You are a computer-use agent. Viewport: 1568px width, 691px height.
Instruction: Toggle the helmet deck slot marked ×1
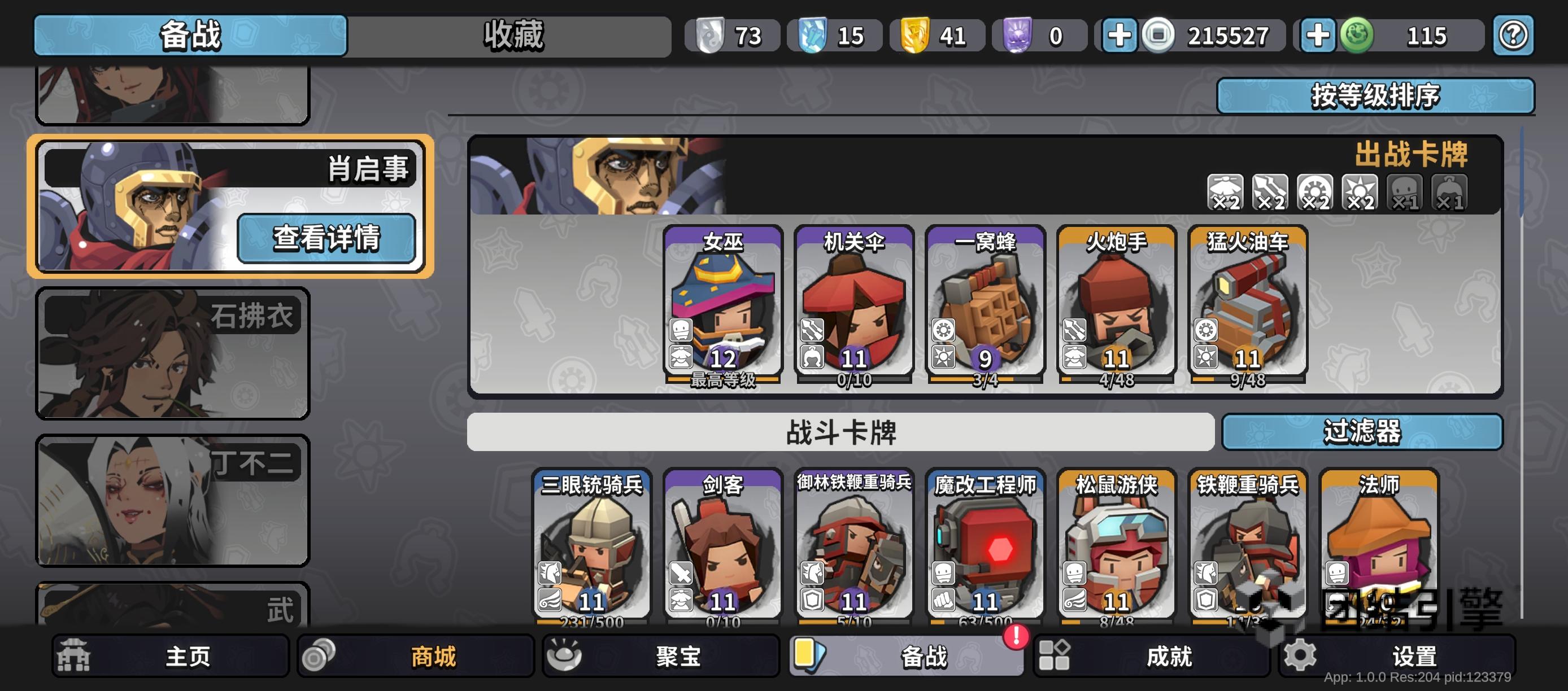(x=1451, y=192)
